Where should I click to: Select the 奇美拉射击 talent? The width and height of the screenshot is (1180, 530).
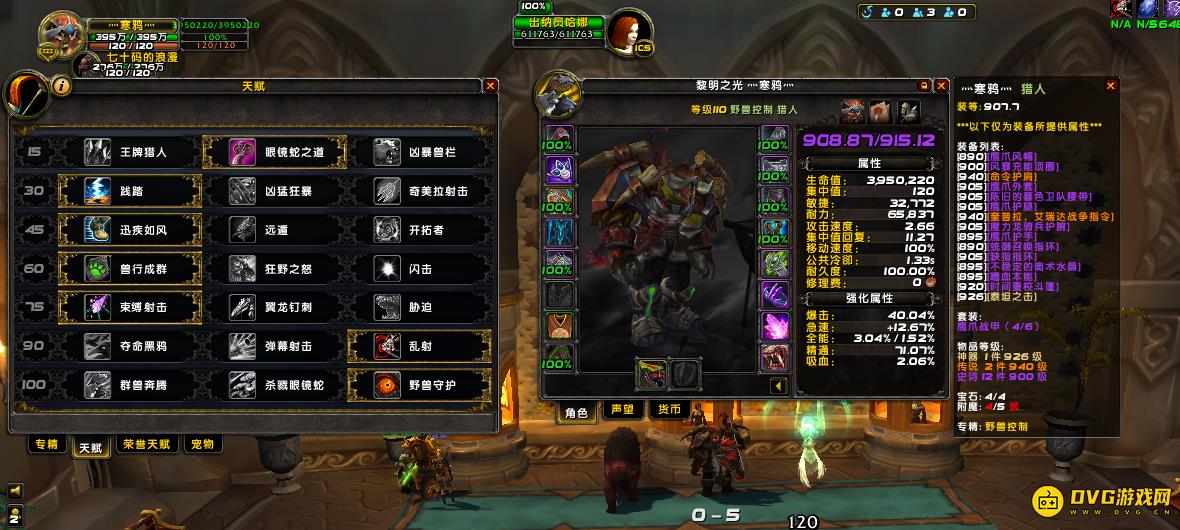point(419,190)
